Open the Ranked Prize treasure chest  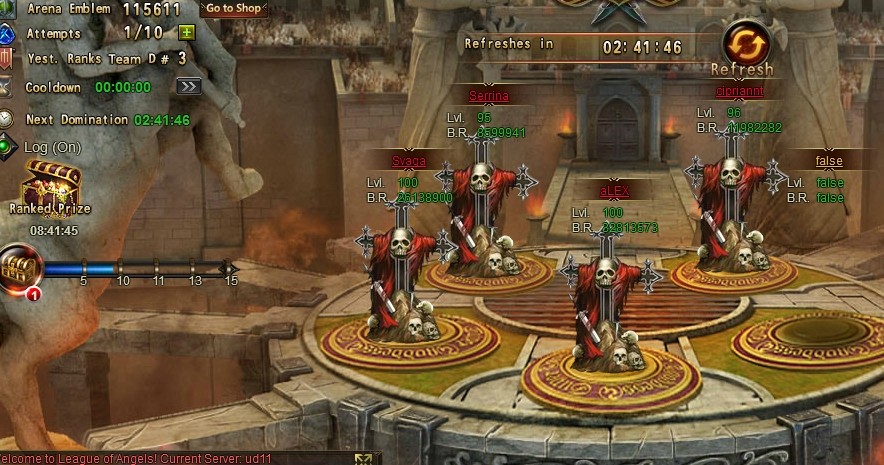point(51,186)
